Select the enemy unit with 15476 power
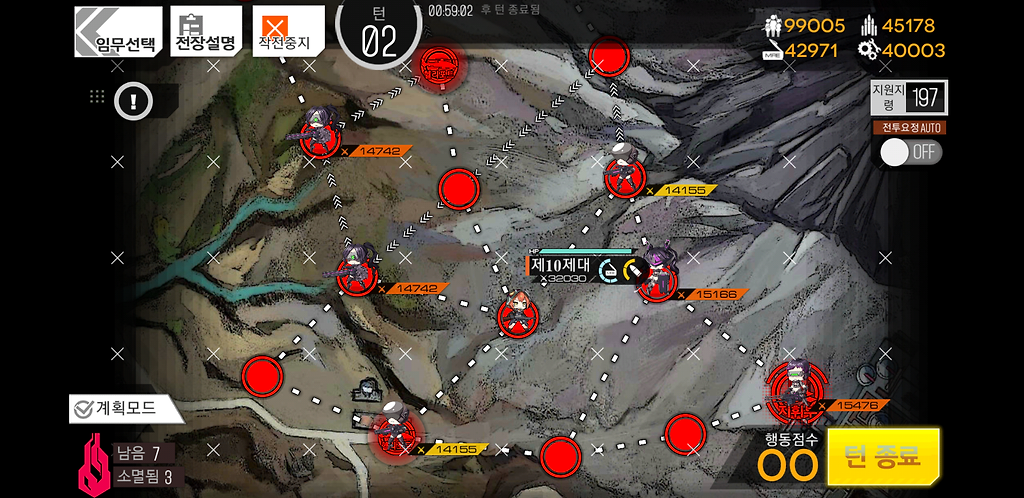 pos(796,388)
